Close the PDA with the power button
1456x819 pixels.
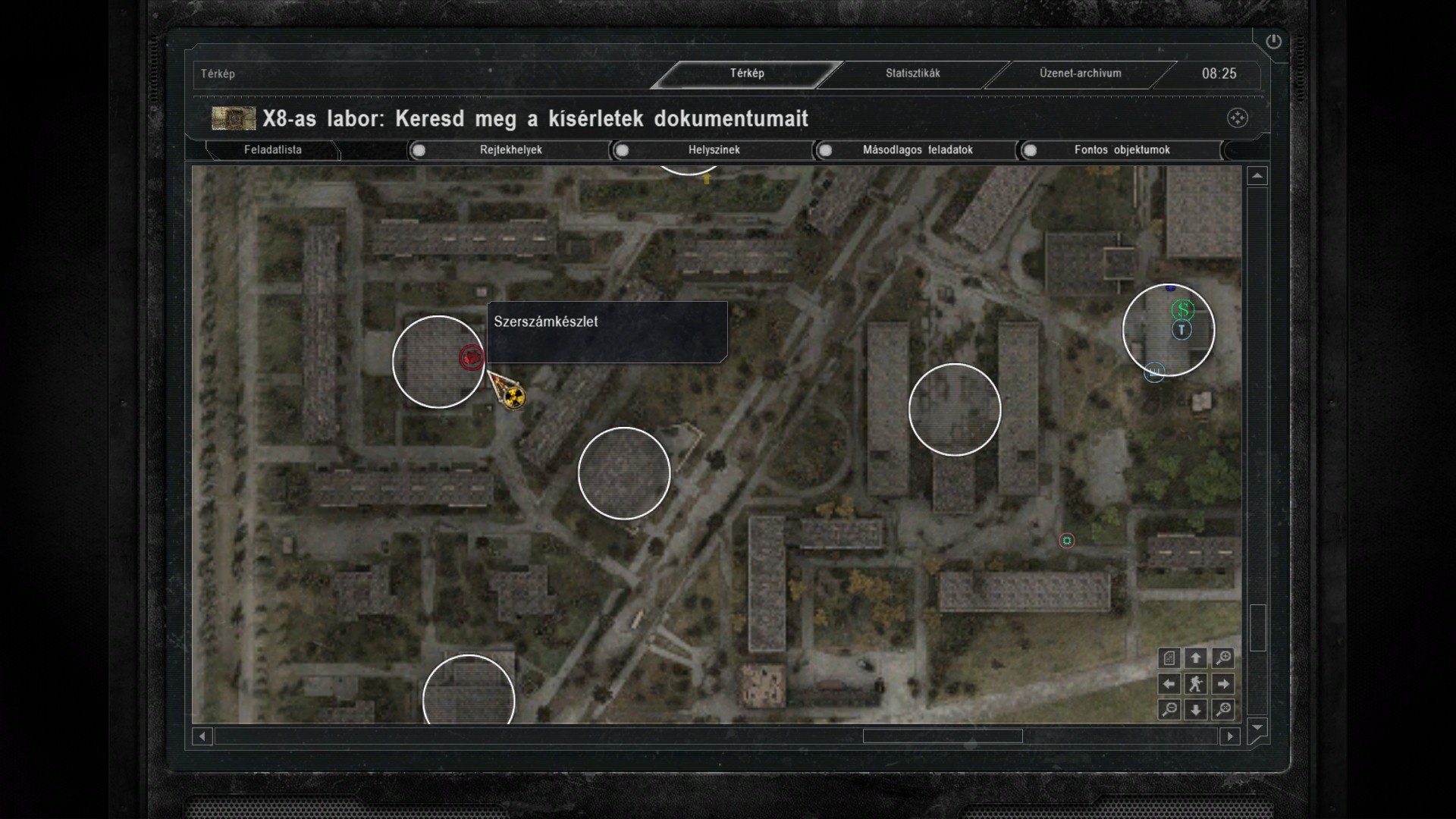1273,42
